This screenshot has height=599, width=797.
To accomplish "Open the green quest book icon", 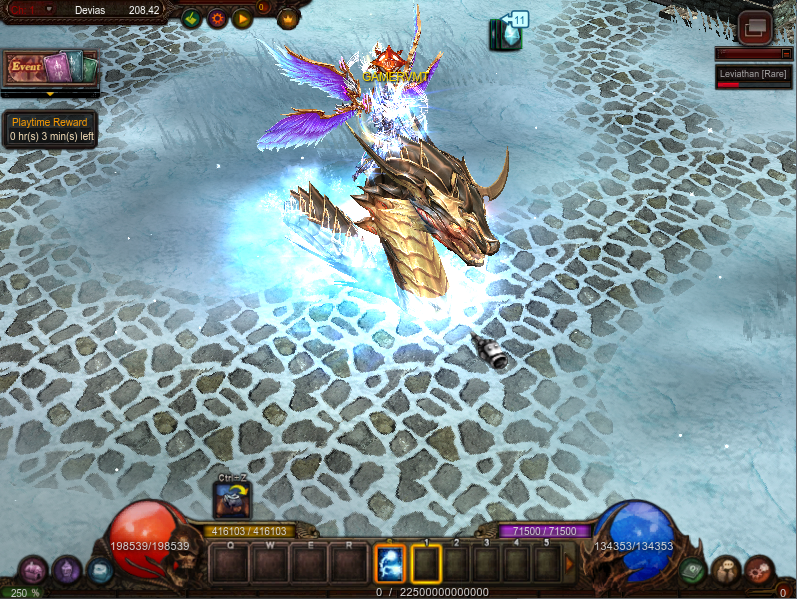I will coord(692,571).
